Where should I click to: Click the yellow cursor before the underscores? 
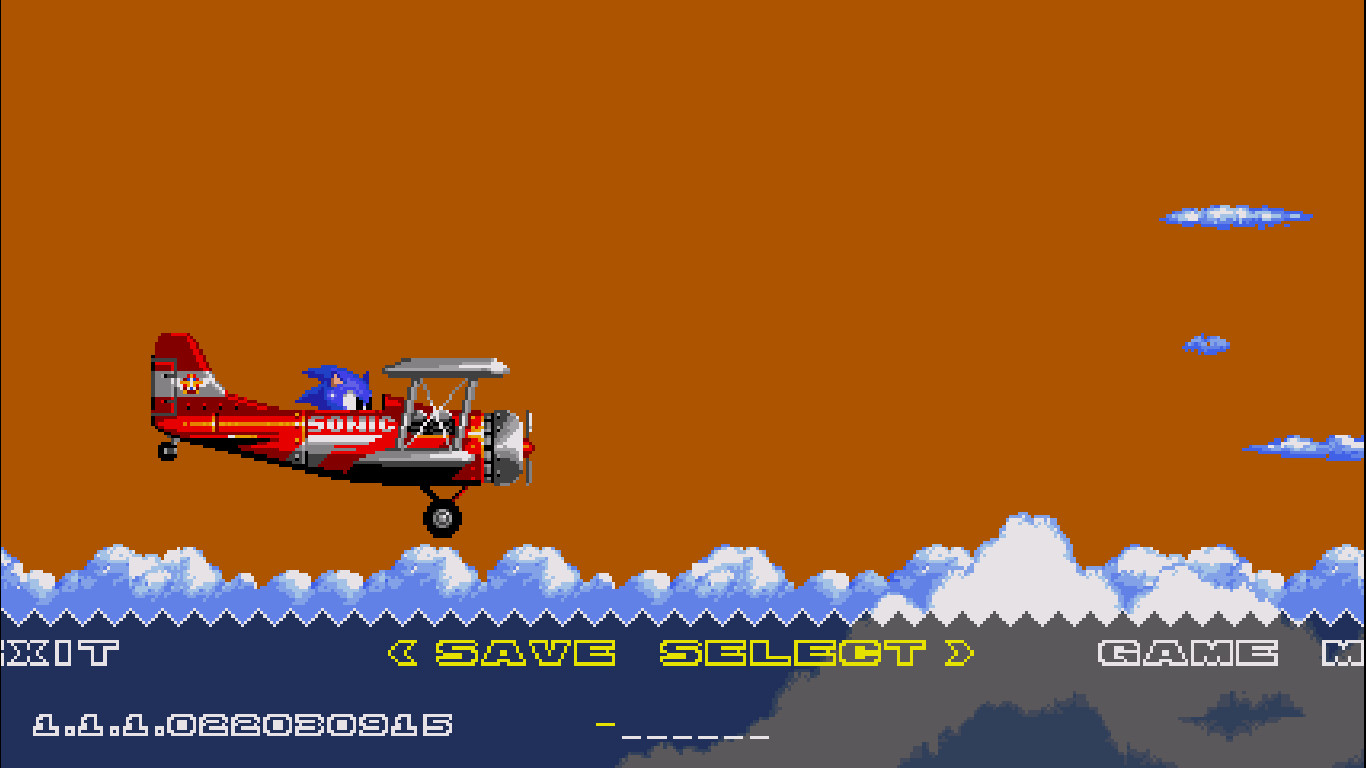(607, 725)
